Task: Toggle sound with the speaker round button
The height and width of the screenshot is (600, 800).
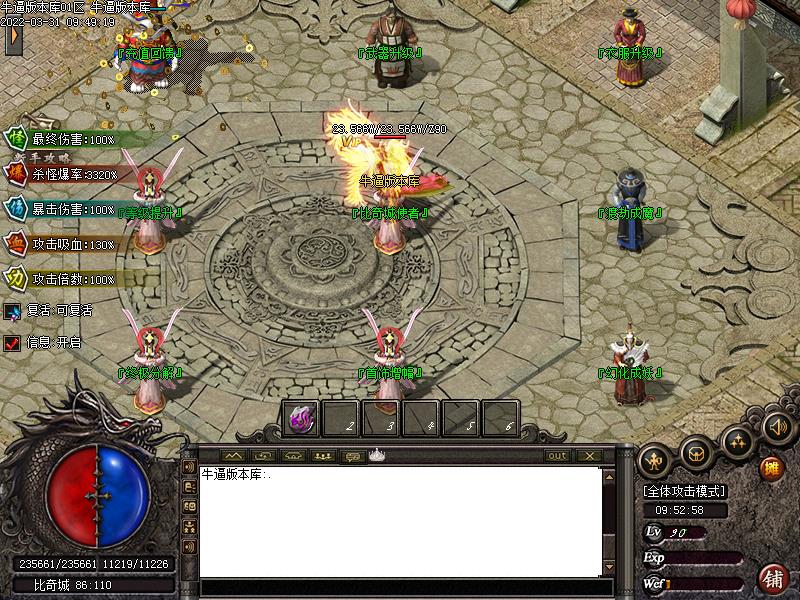Action: [x=776, y=427]
